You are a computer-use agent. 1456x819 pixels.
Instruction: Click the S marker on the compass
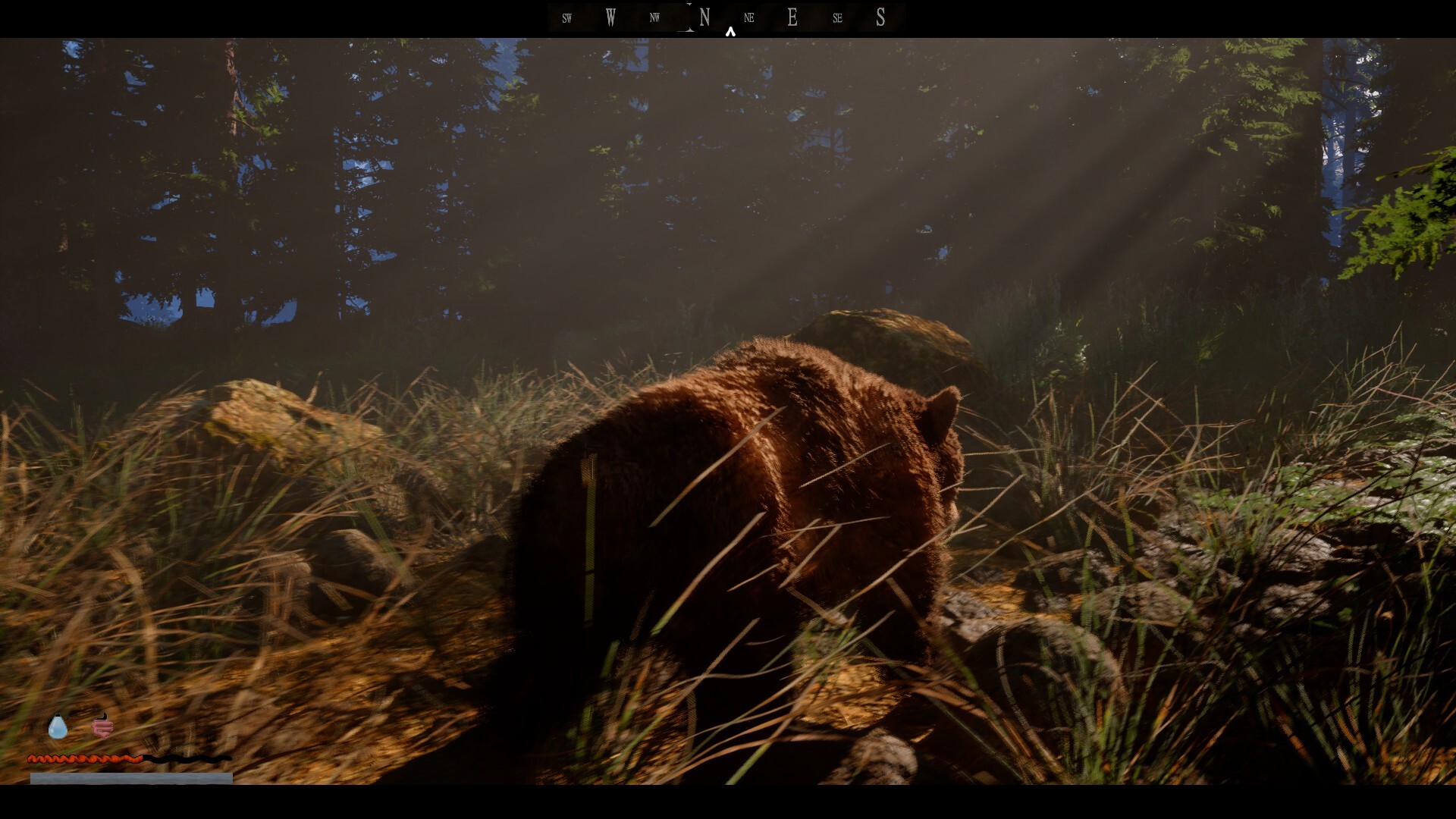click(x=880, y=17)
